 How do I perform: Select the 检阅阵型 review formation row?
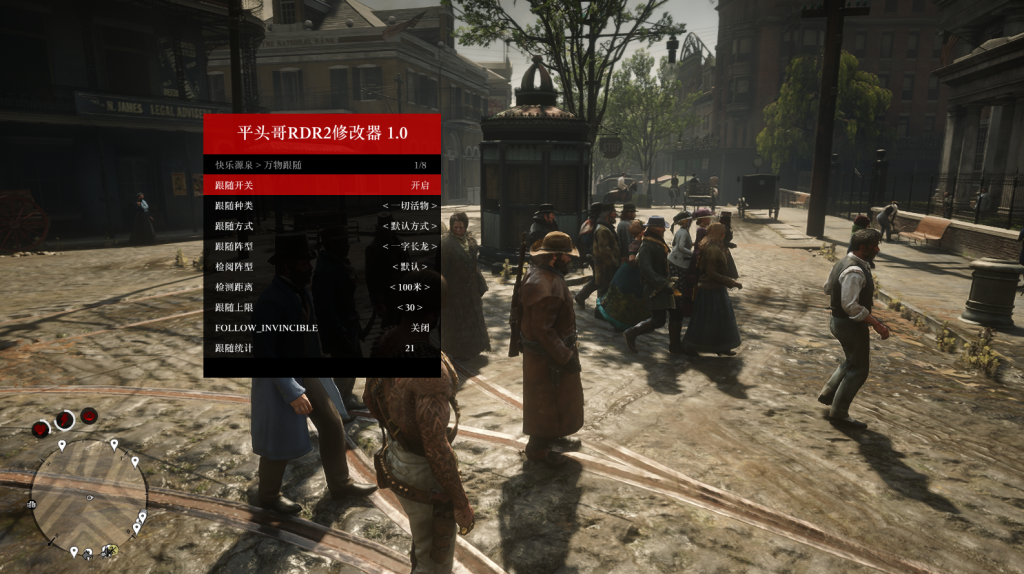322,267
